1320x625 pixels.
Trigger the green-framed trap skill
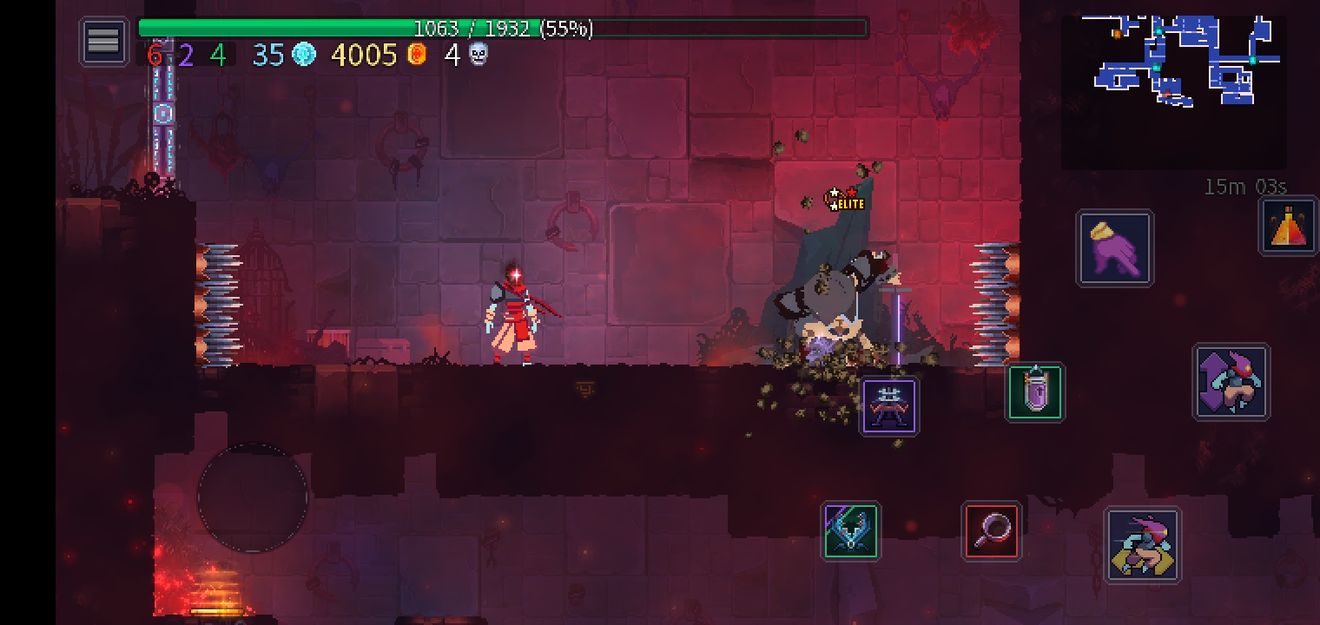coord(851,531)
